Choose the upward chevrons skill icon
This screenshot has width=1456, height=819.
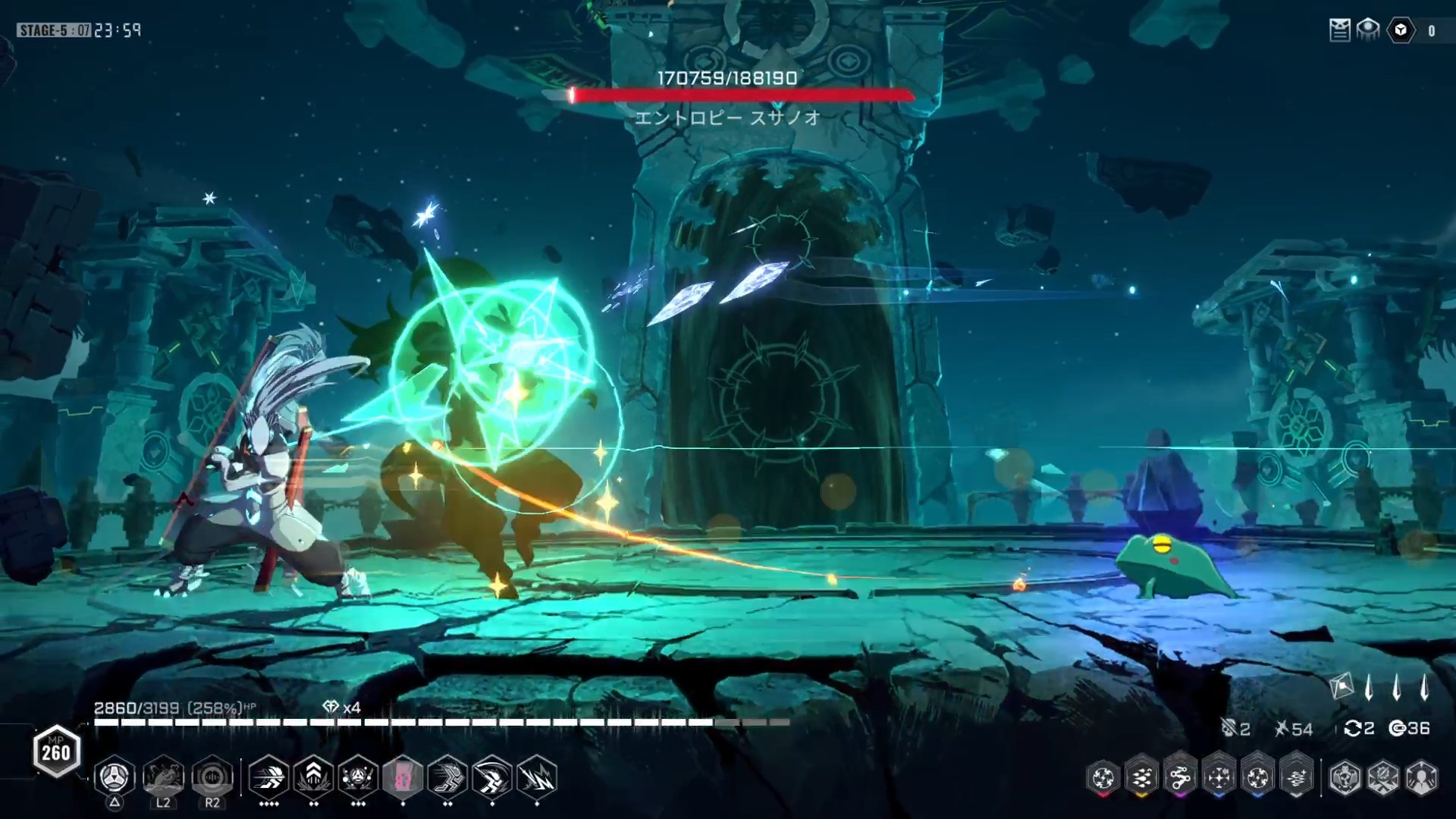tap(313, 777)
